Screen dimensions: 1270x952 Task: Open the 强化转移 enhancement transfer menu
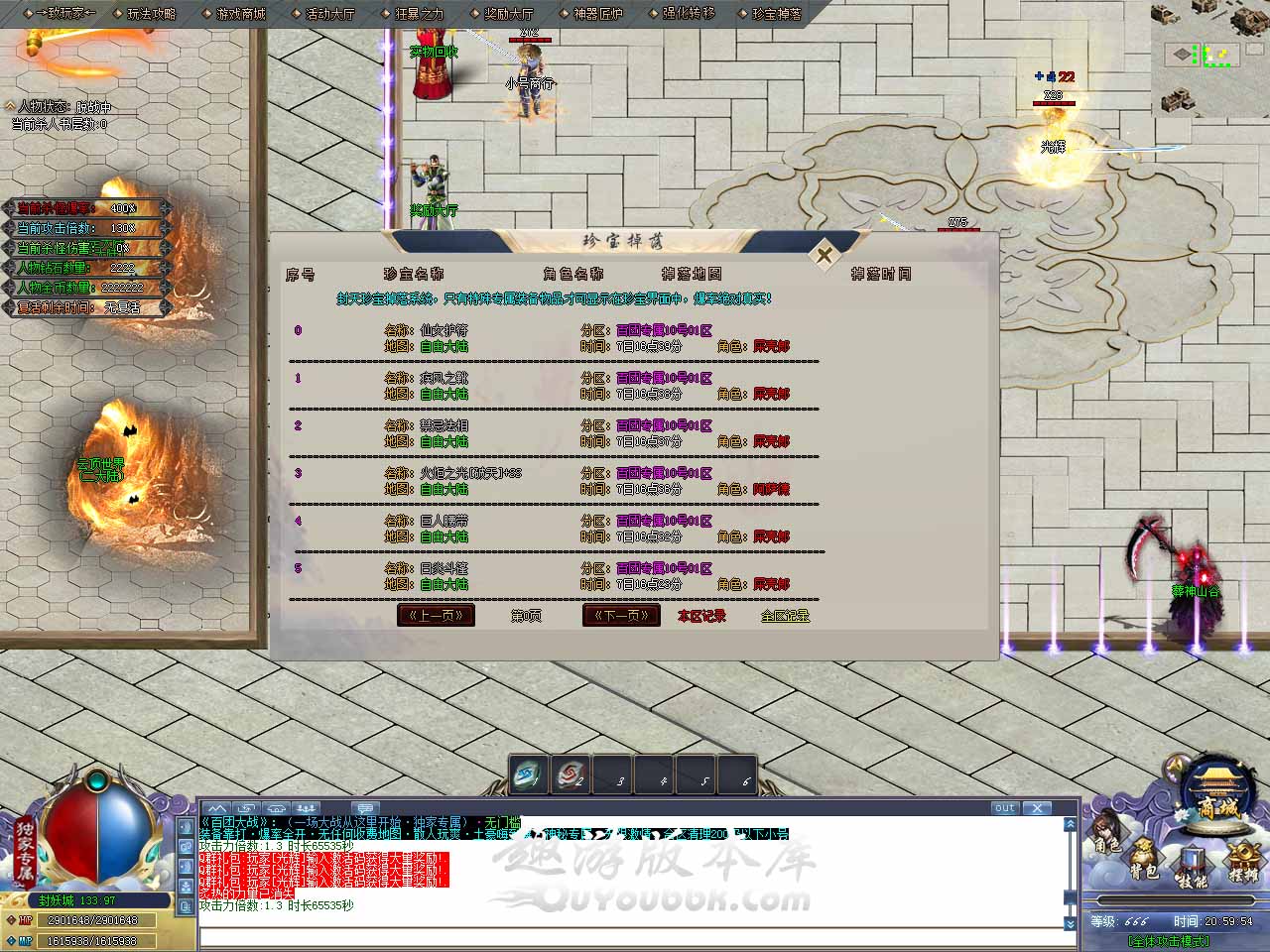pos(688,14)
